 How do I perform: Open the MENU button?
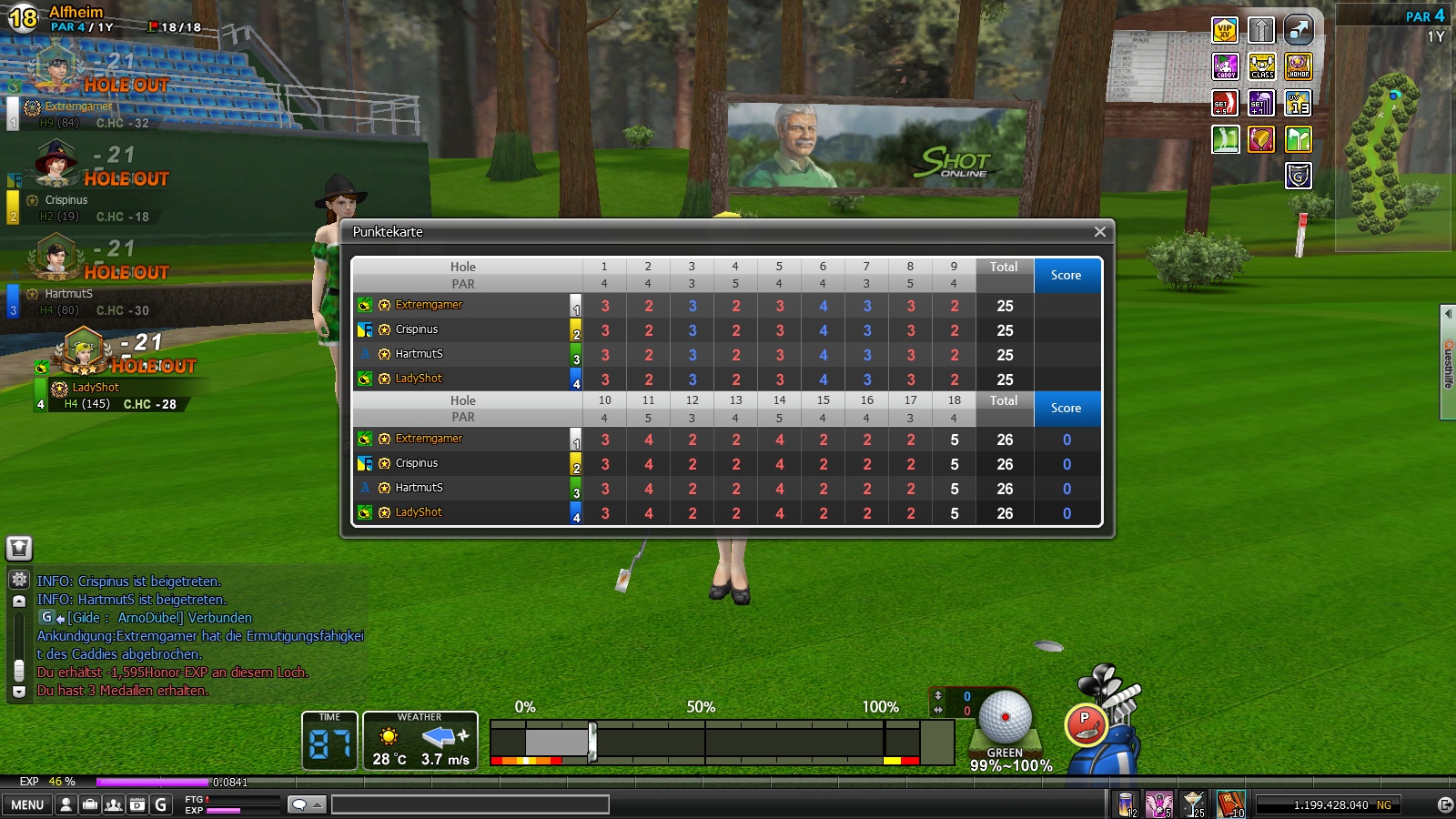click(x=27, y=804)
